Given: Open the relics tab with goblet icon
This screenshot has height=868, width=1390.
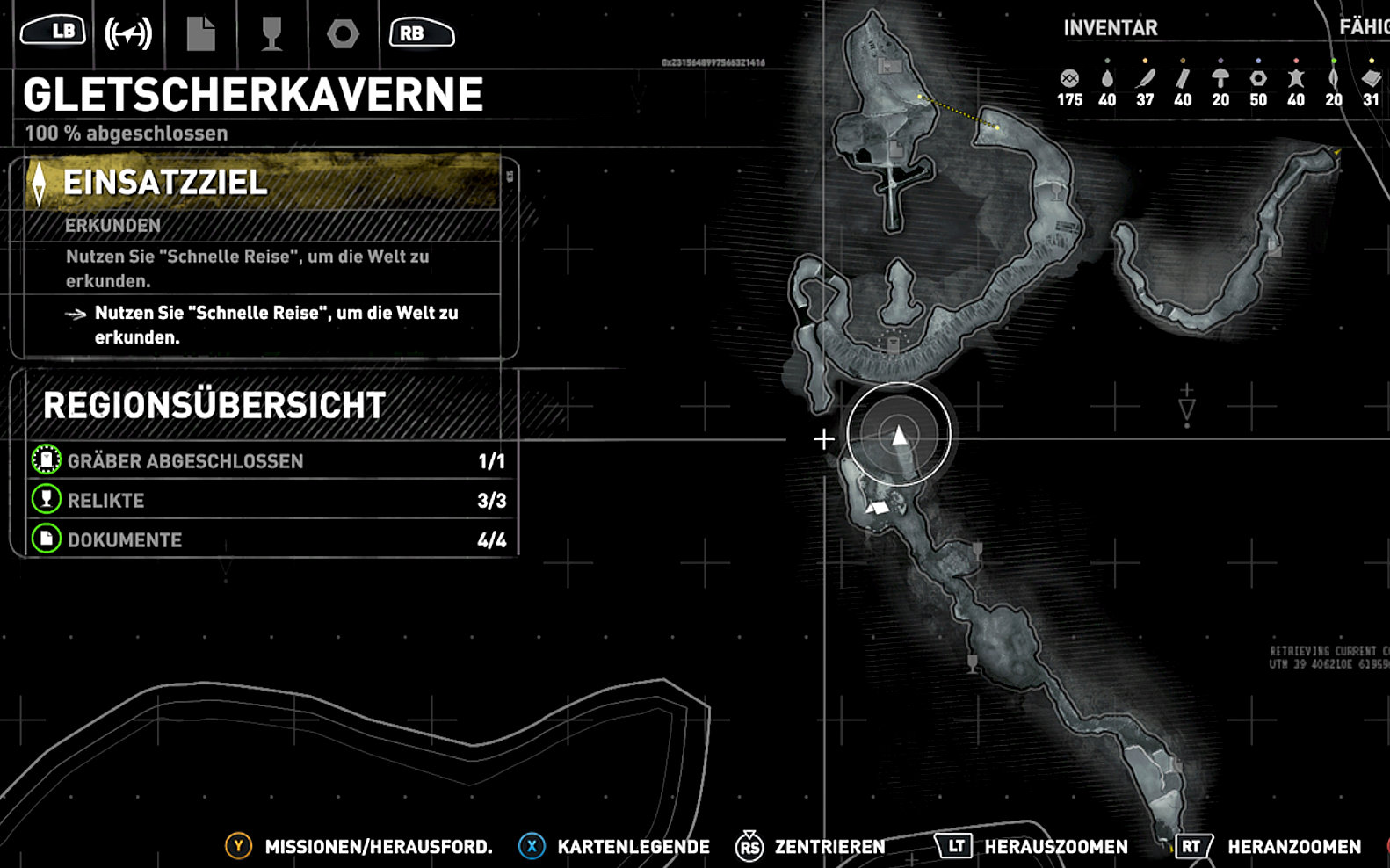Looking at the screenshot, I should pyautogui.click(x=271, y=34).
